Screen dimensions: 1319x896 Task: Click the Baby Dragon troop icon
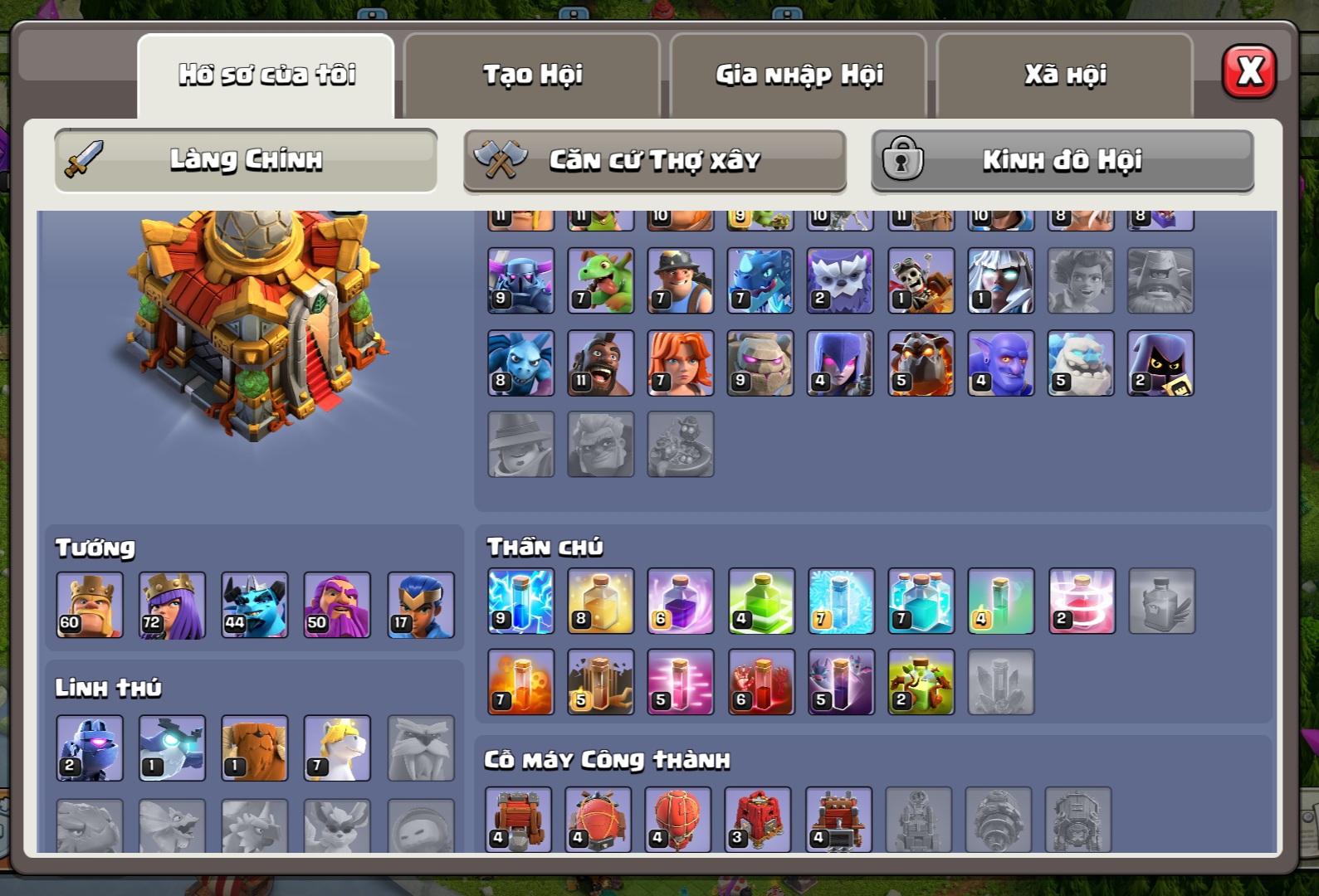point(600,280)
